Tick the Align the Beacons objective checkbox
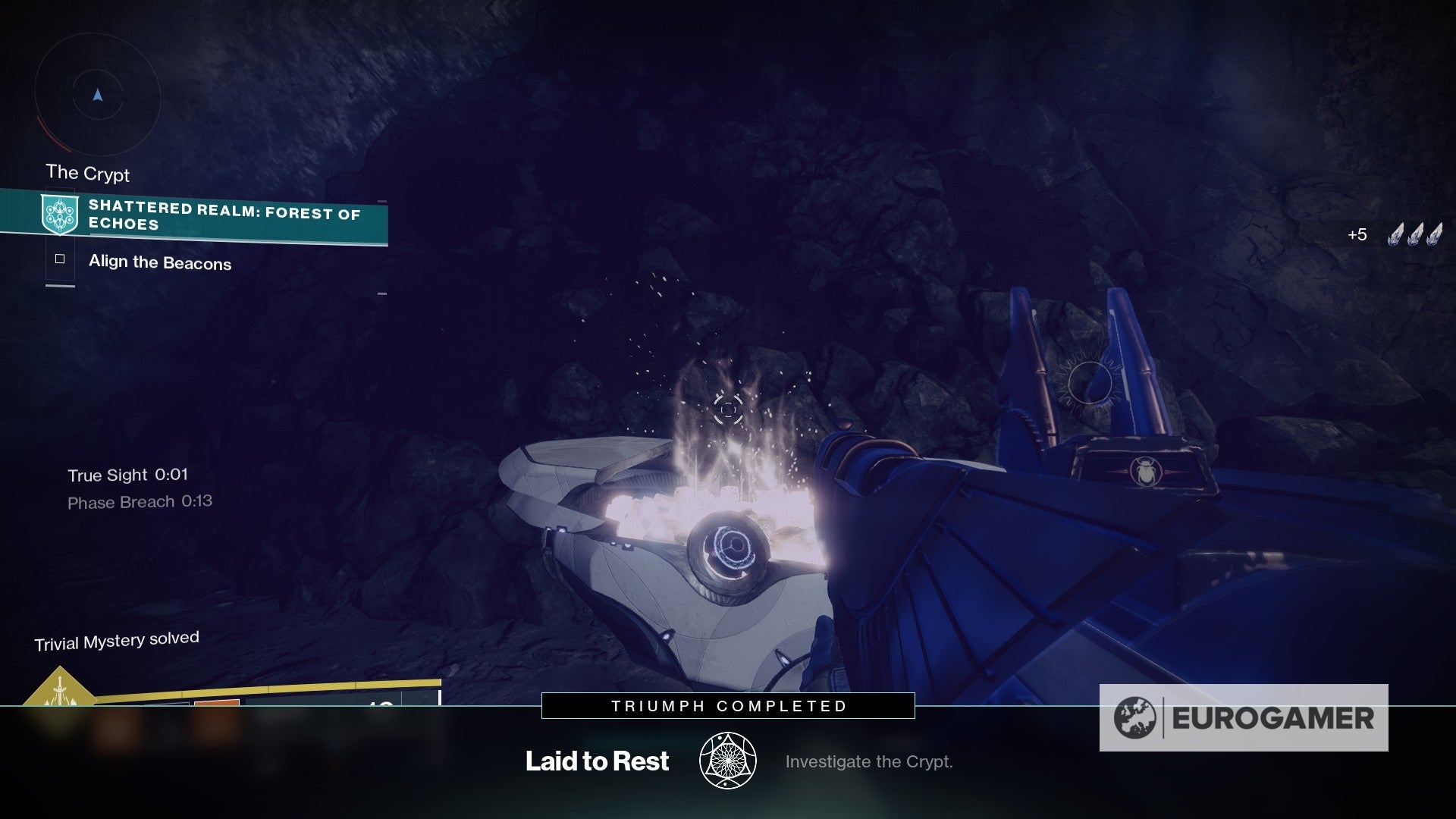1456x819 pixels. pos(60,259)
